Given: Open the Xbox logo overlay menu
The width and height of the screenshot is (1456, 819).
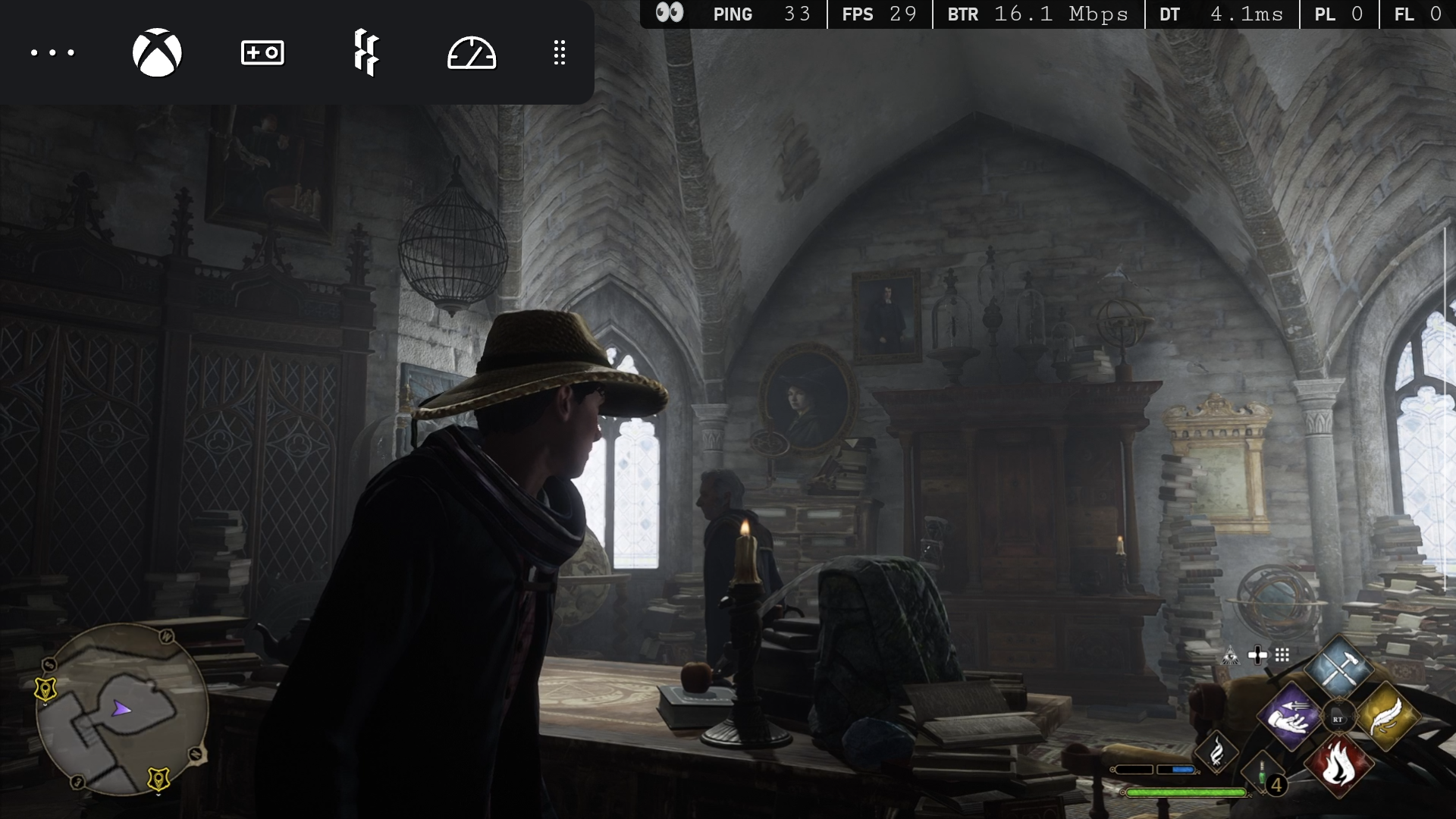Looking at the screenshot, I should click(x=157, y=52).
